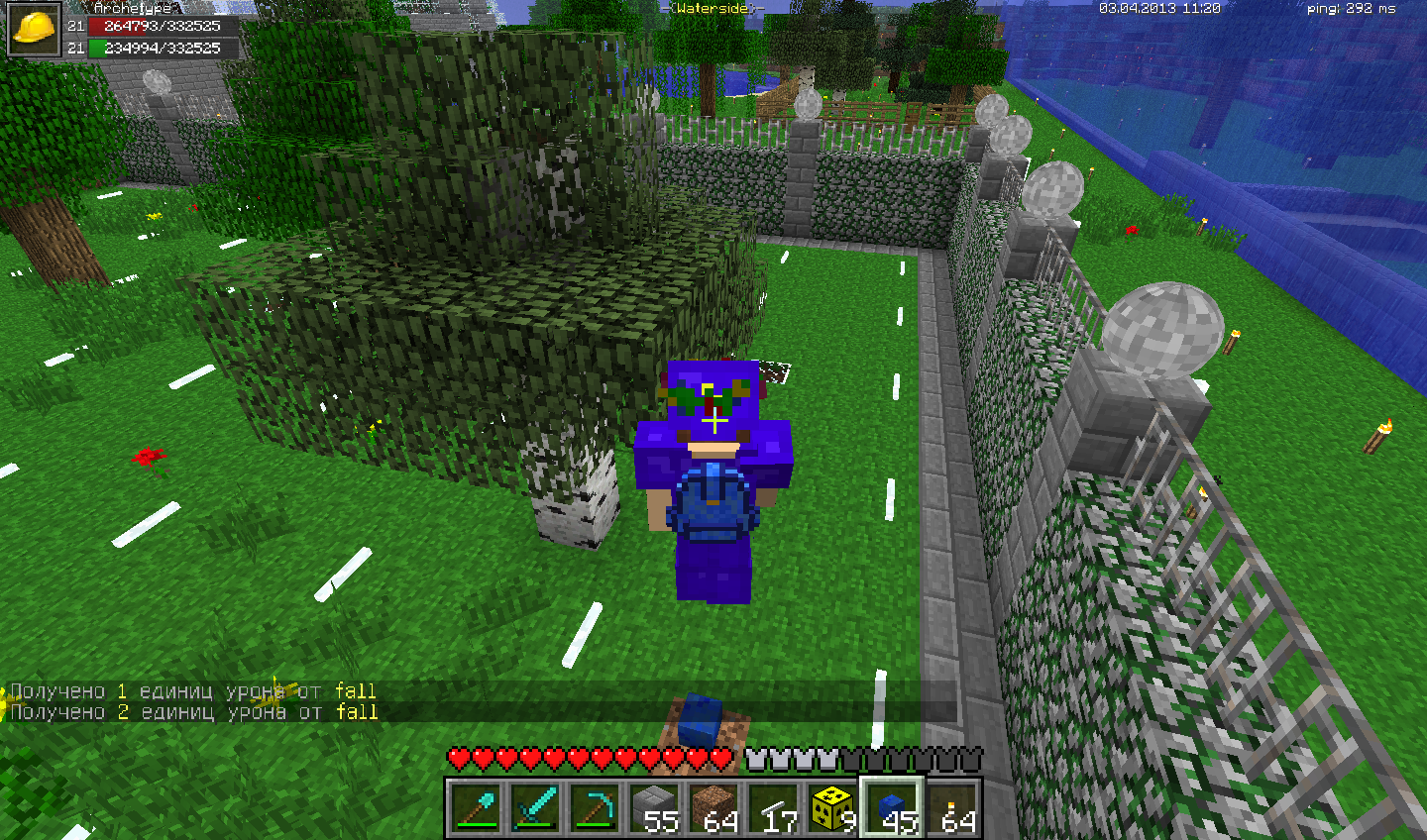Click the yellow hard hat class icon

click(x=34, y=29)
